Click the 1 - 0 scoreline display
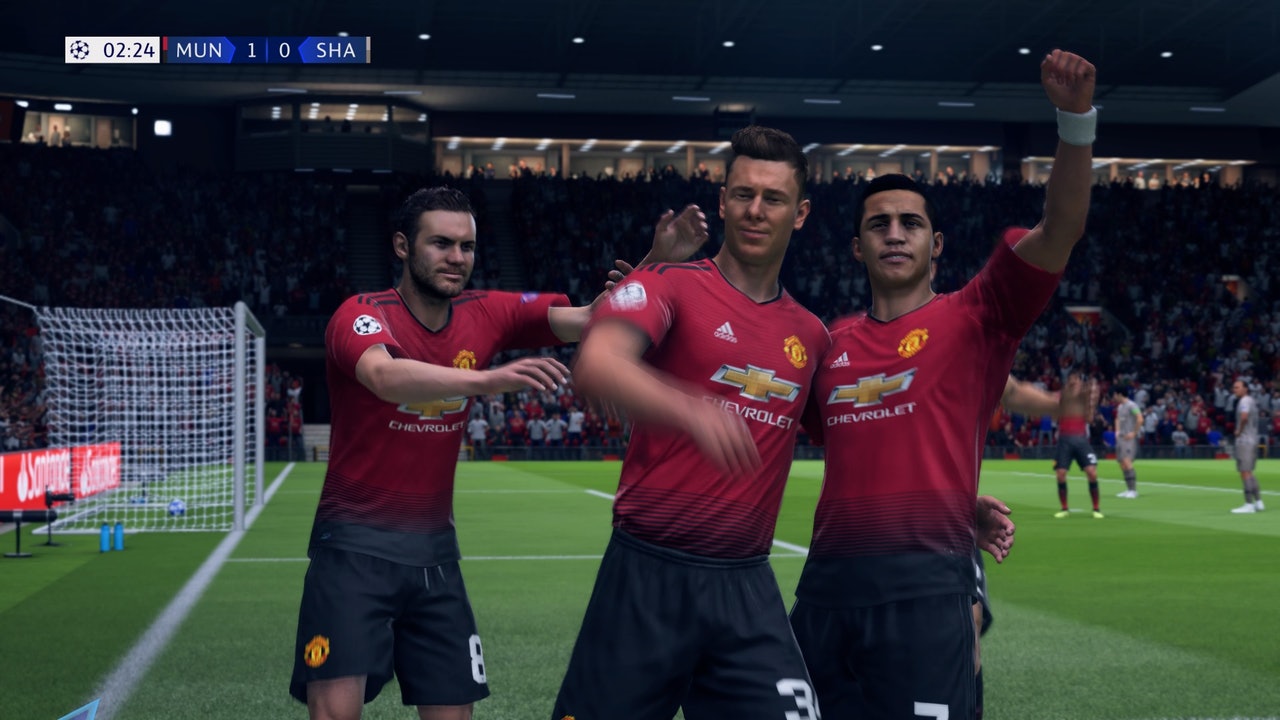Image resolution: width=1280 pixels, height=720 pixels. click(268, 49)
